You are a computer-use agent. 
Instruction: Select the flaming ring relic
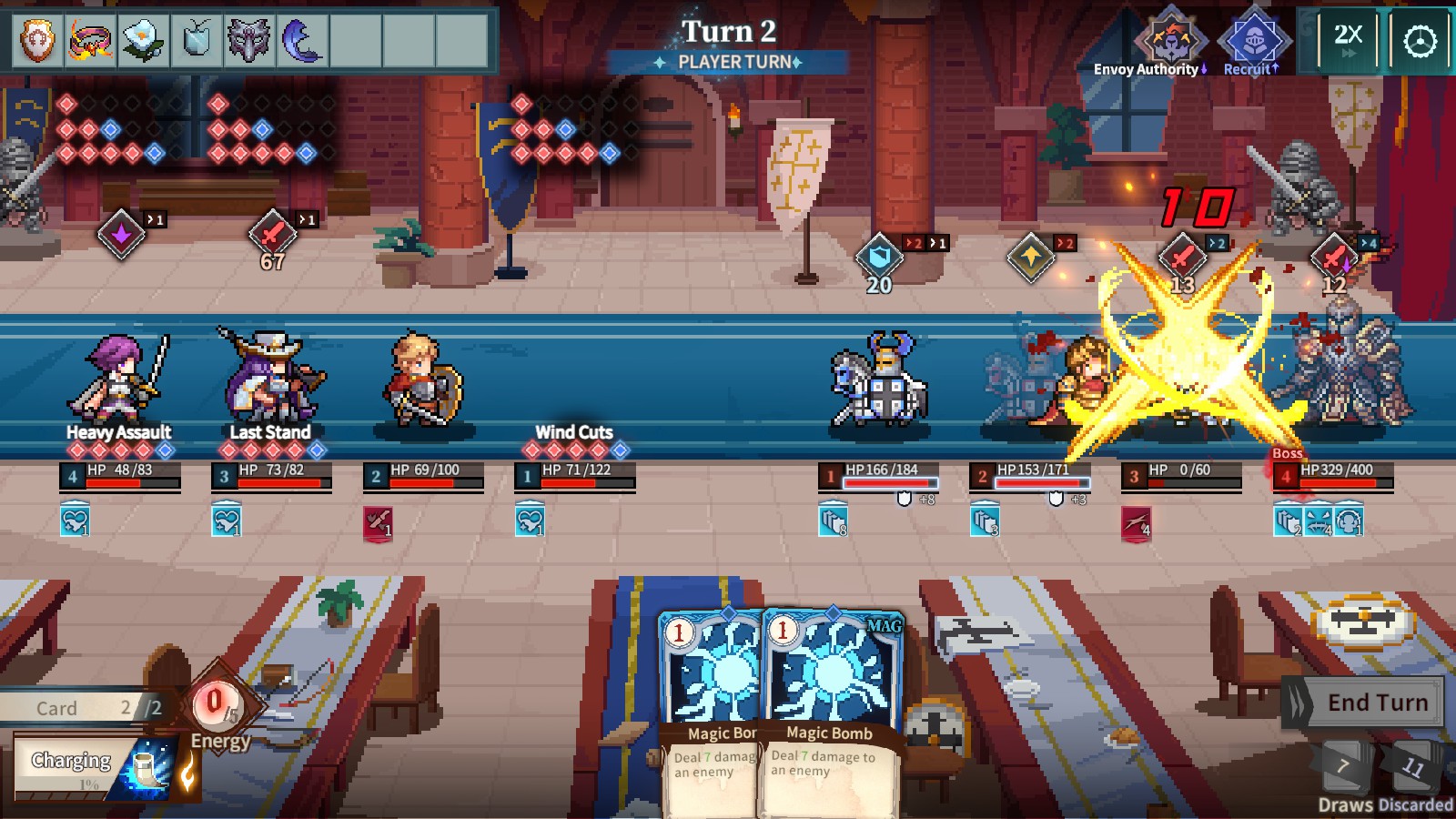90,41
